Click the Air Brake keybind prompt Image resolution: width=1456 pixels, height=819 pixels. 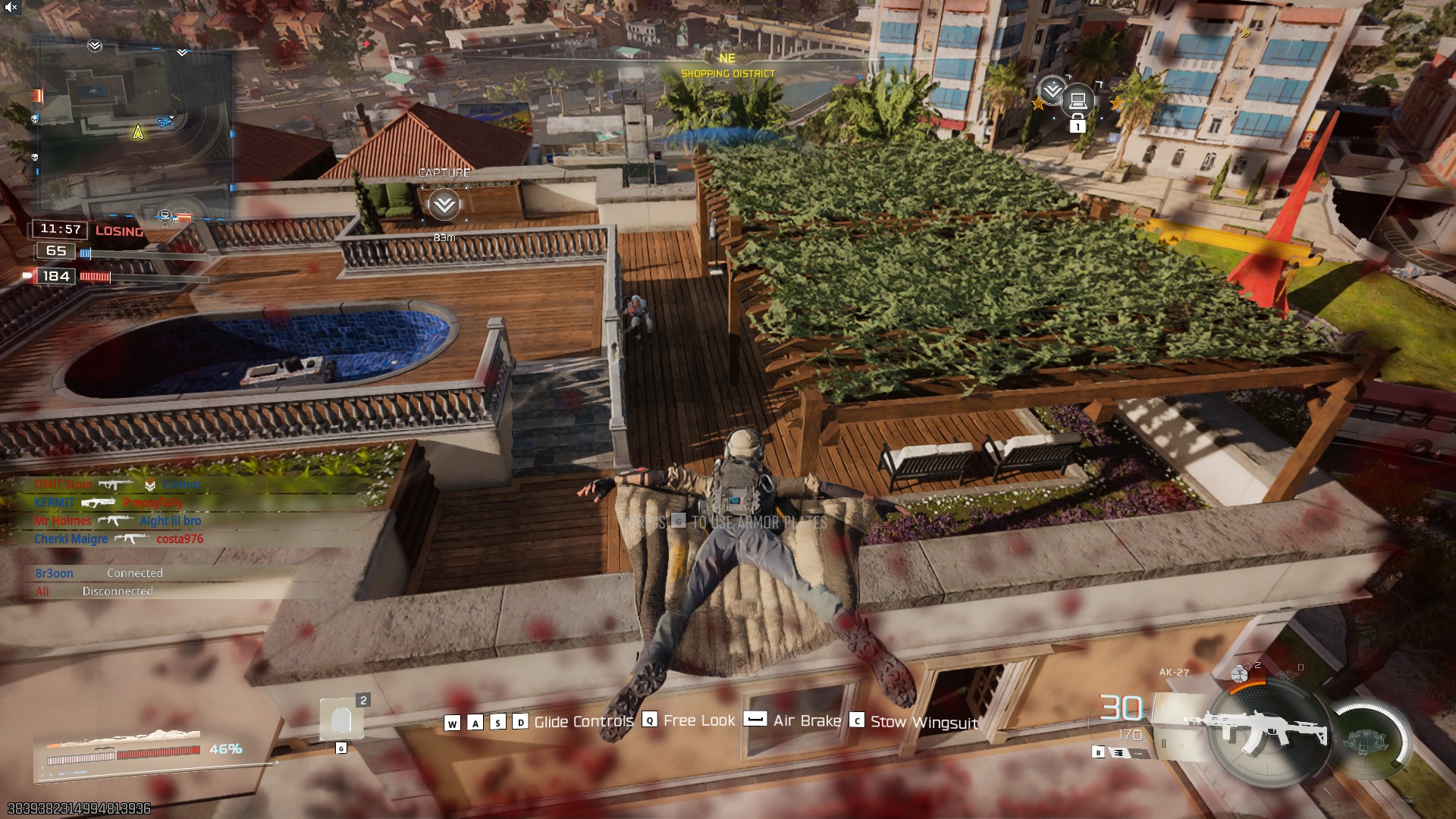click(x=754, y=720)
